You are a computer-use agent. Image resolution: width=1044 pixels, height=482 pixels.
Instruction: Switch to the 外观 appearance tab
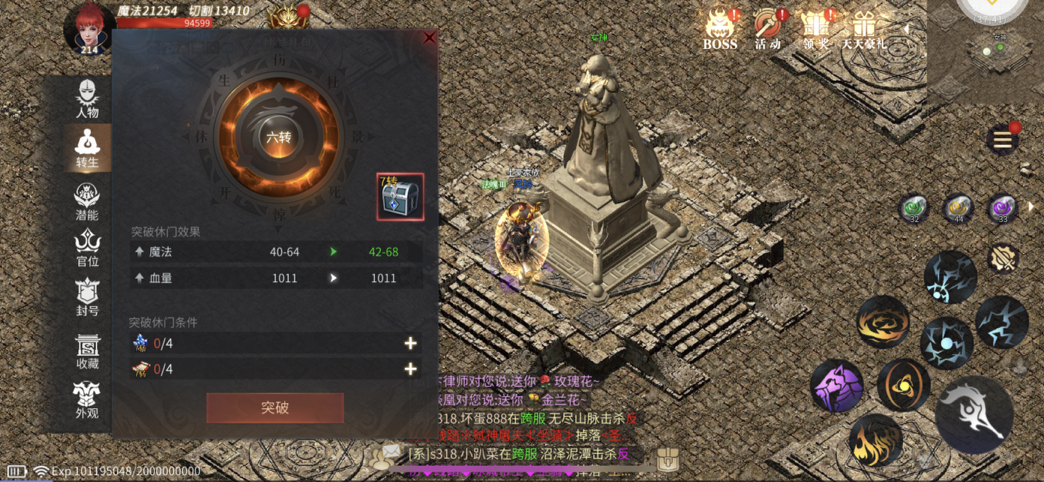[87, 399]
